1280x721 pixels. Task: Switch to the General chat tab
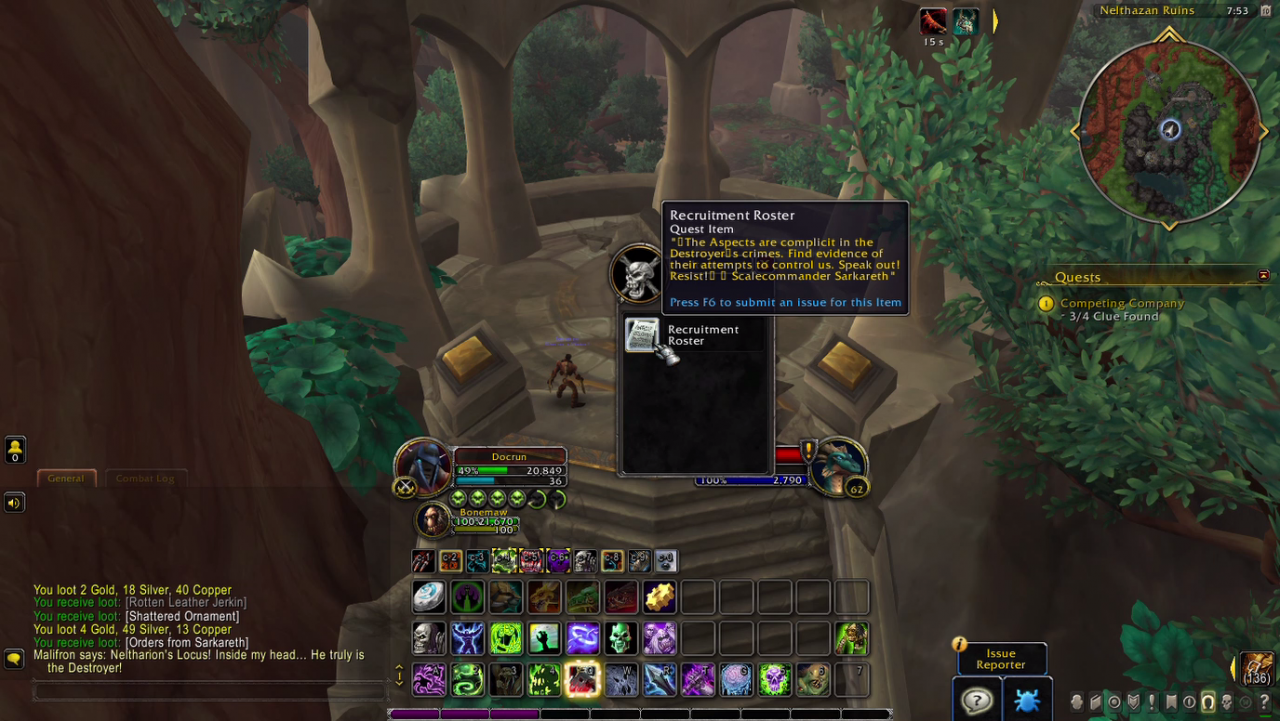point(66,478)
